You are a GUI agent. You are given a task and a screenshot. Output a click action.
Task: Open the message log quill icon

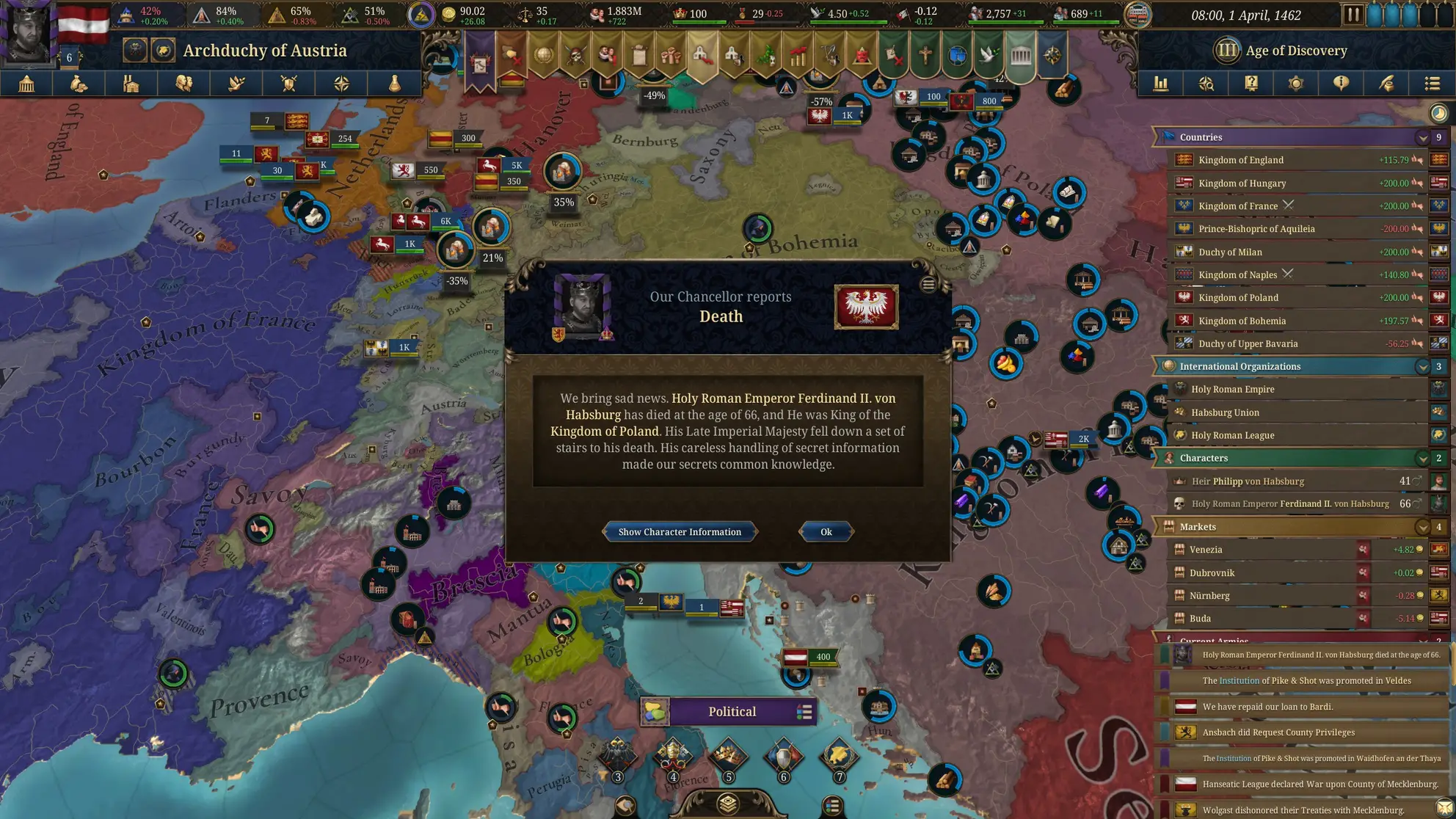coord(1387,84)
